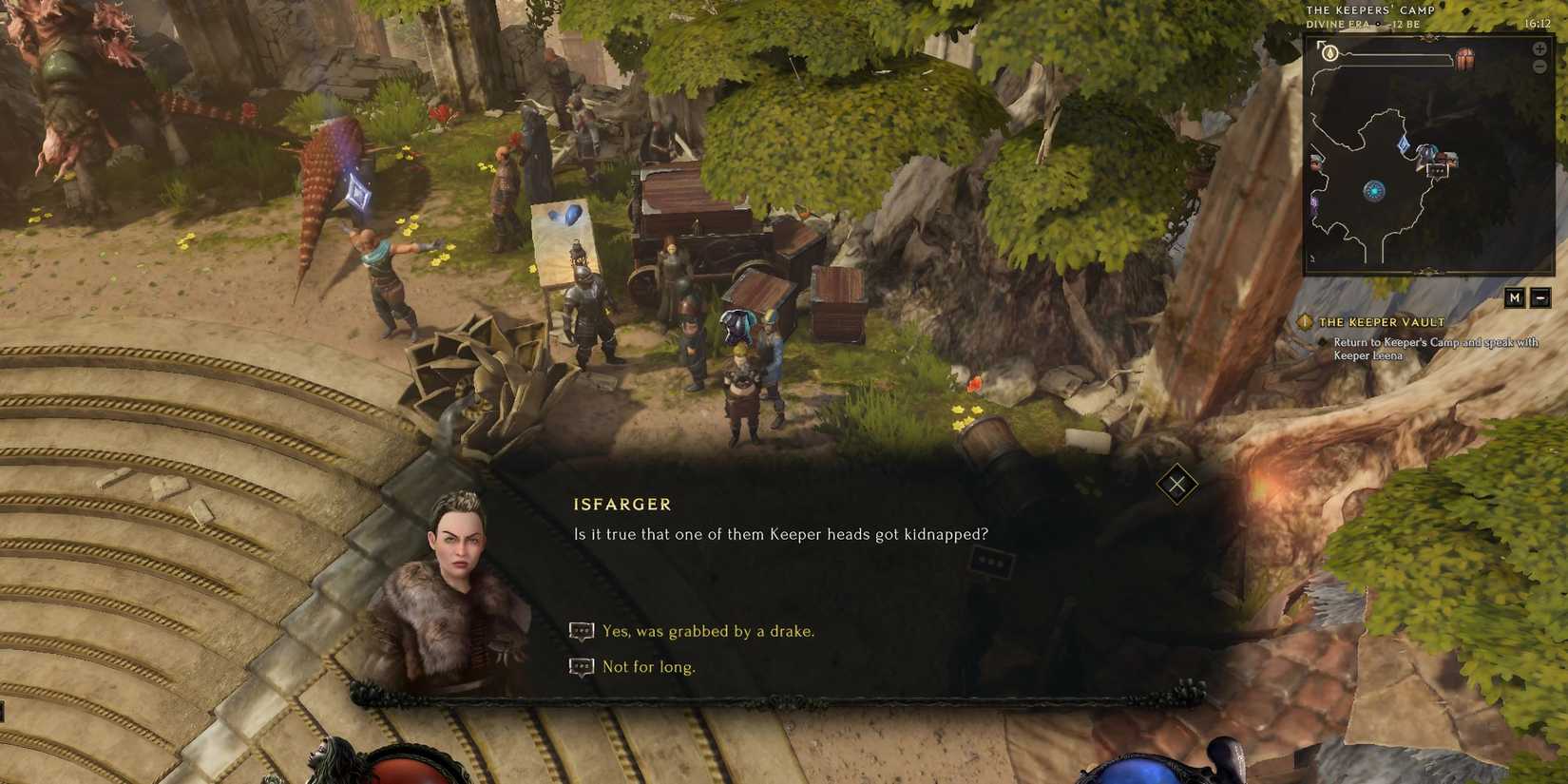
Task: Click the glowing cyan portal icon on the minimap
Action: (1374, 191)
